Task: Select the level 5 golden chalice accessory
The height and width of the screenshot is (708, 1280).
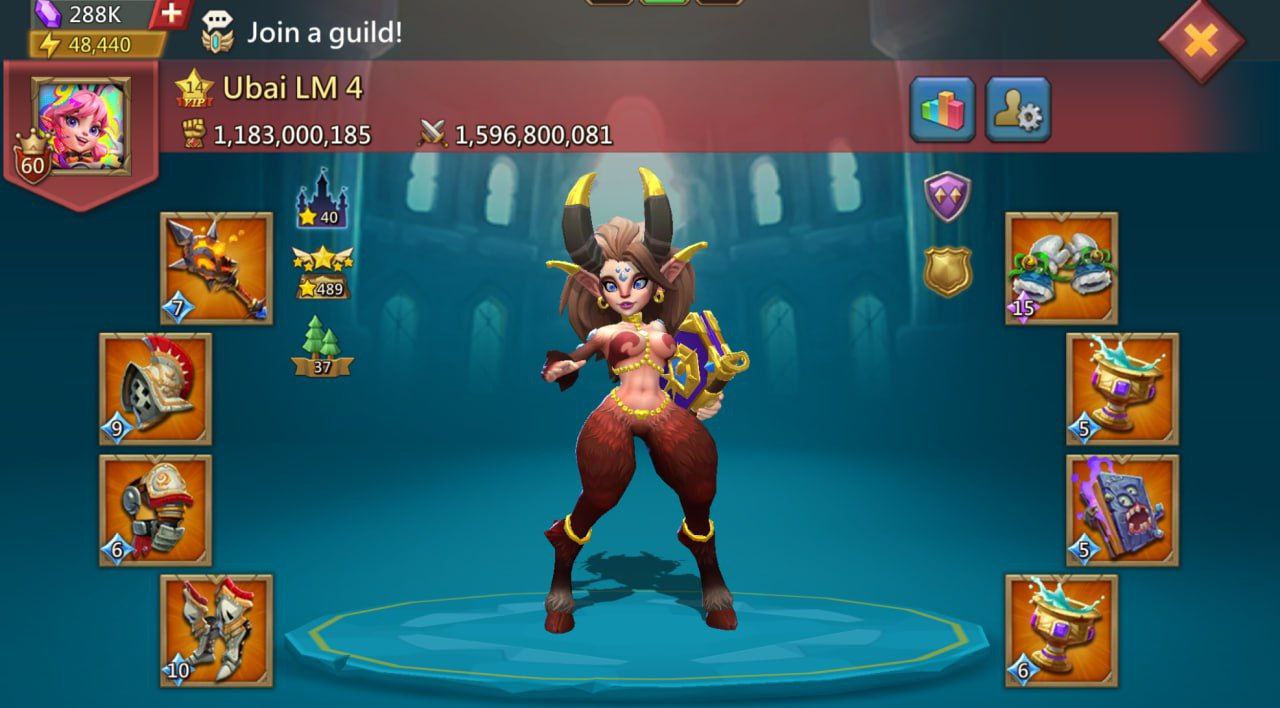Action: tap(1122, 389)
